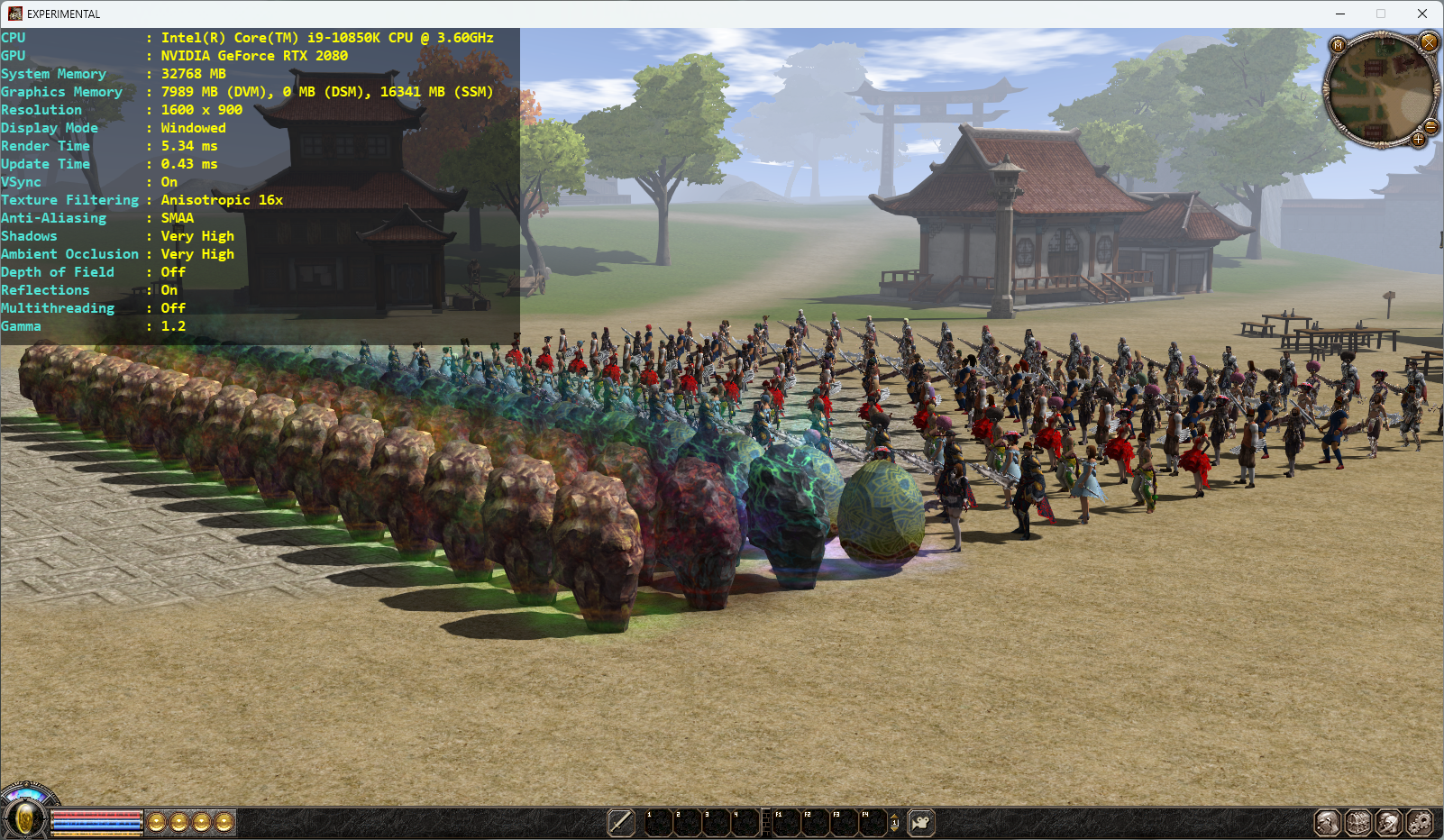Click the first gold orb beside the status bars

coord(156,822)
